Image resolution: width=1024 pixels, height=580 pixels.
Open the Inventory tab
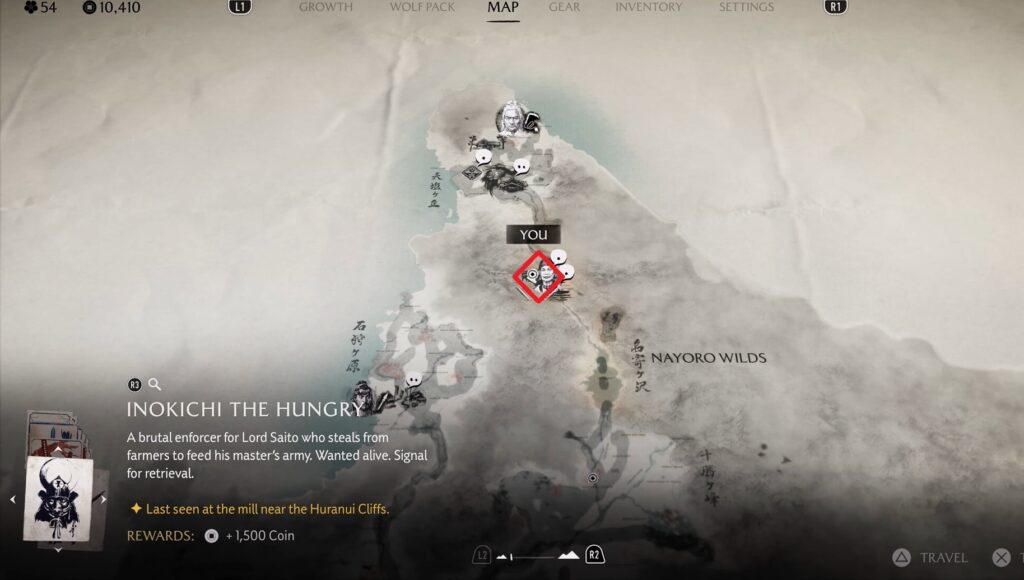649,7
